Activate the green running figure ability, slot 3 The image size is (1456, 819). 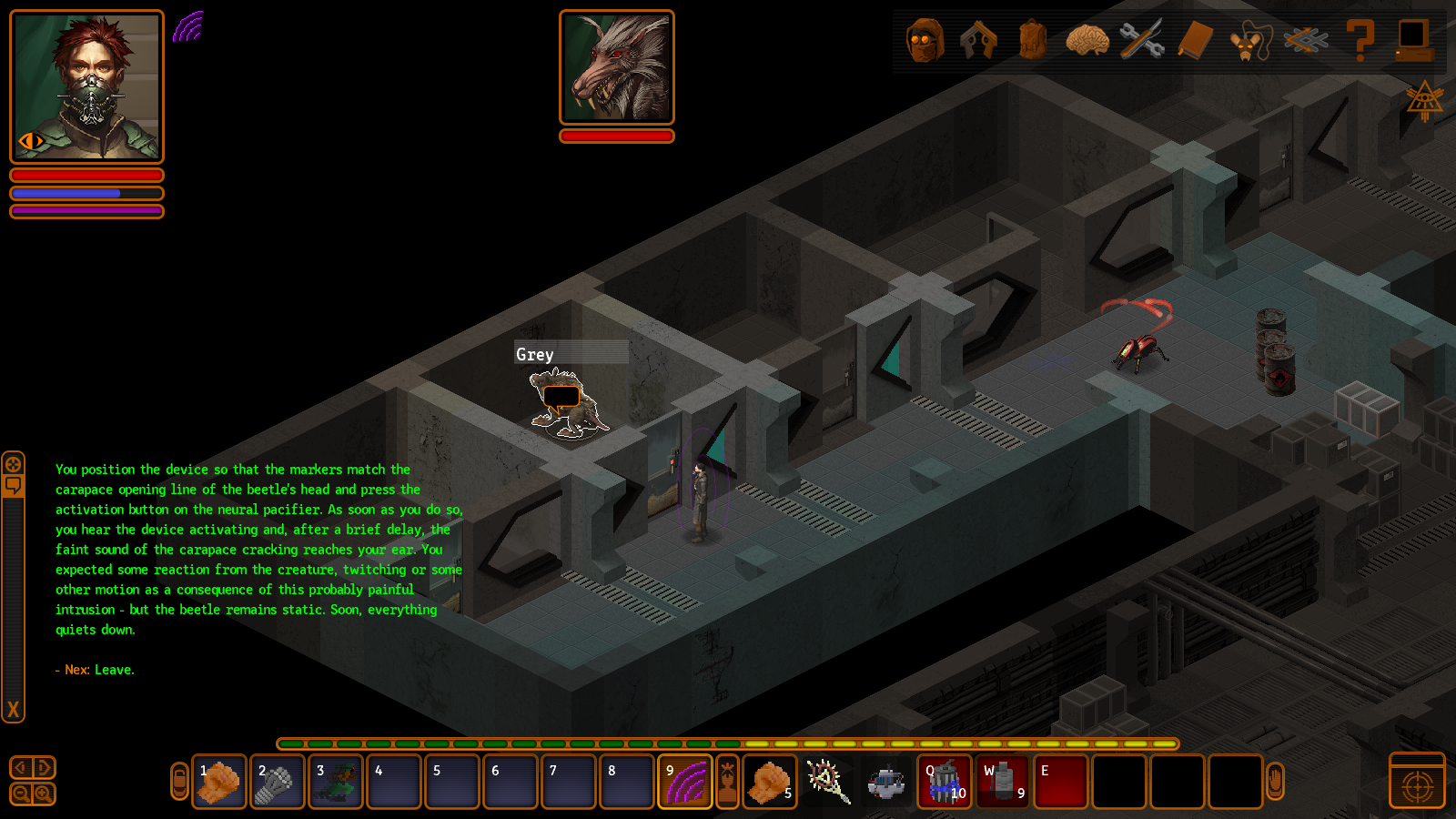336,782
